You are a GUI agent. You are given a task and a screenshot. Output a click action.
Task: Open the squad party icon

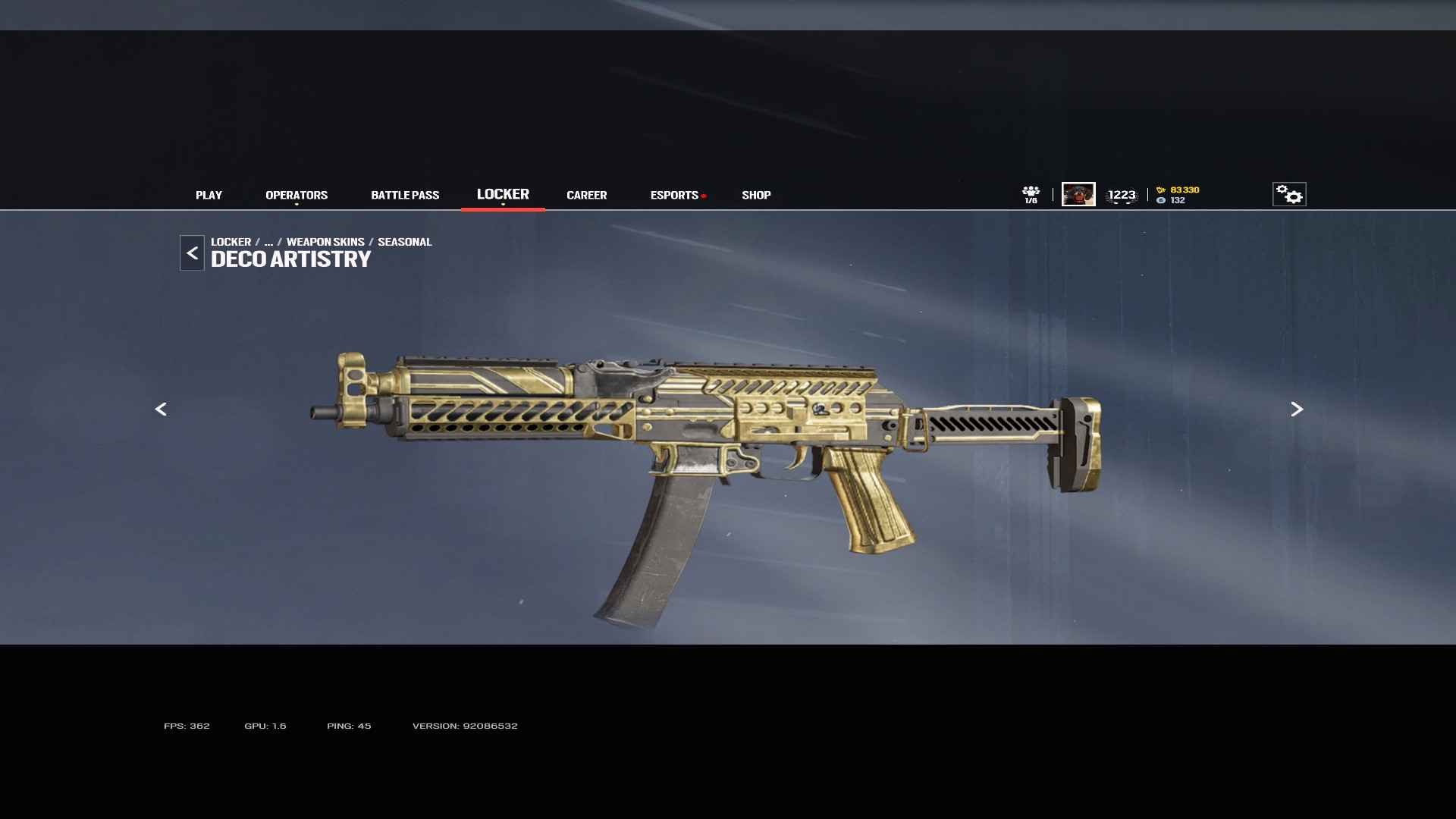(1031, 194)
